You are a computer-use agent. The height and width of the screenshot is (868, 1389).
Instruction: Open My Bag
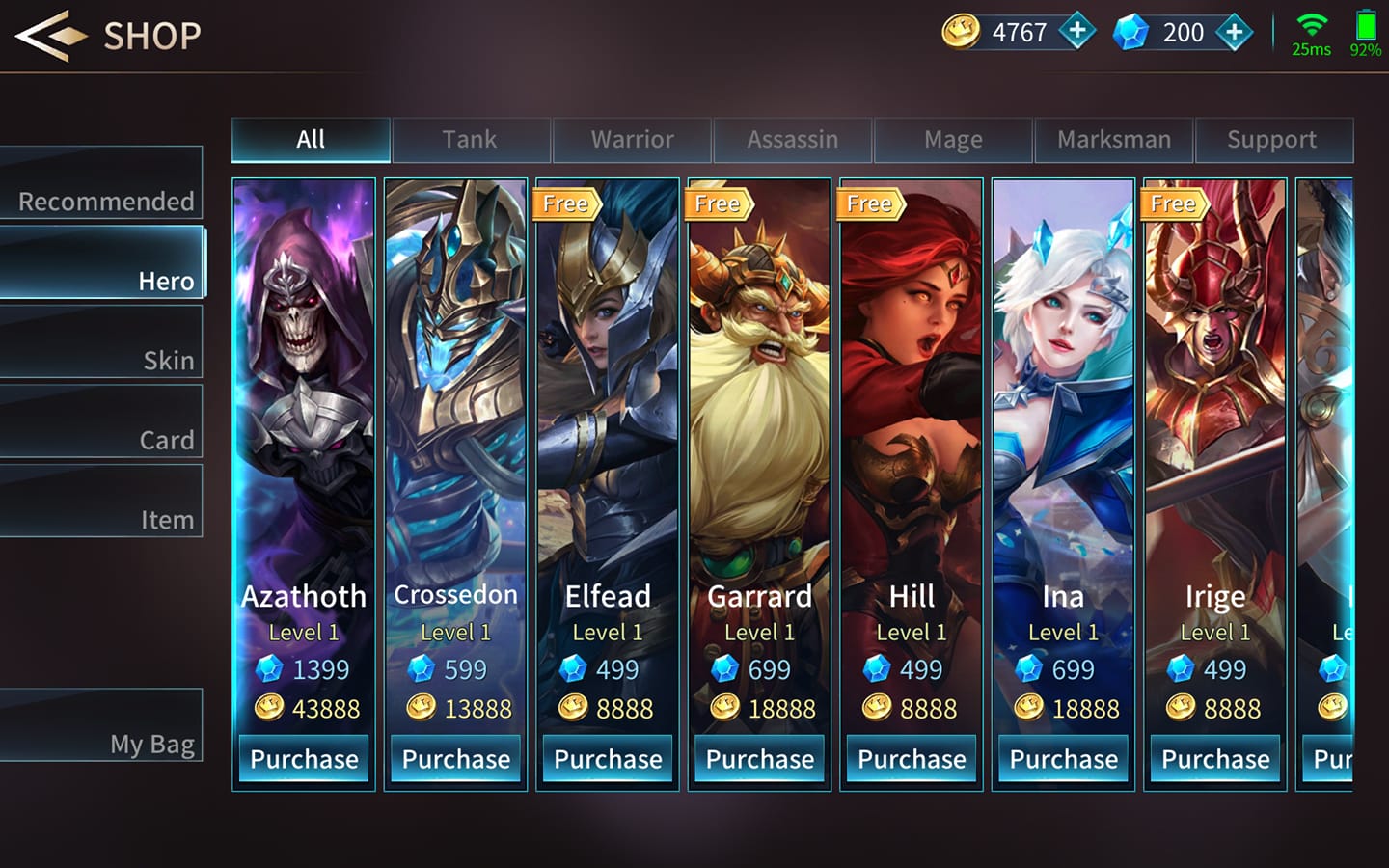(x=101, y=725)
